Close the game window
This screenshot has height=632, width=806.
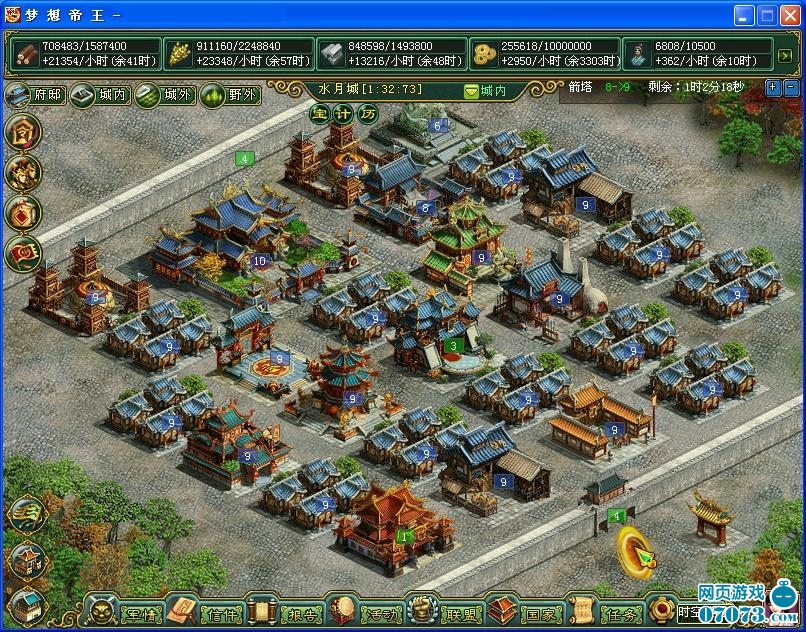[x=790, y=16]
